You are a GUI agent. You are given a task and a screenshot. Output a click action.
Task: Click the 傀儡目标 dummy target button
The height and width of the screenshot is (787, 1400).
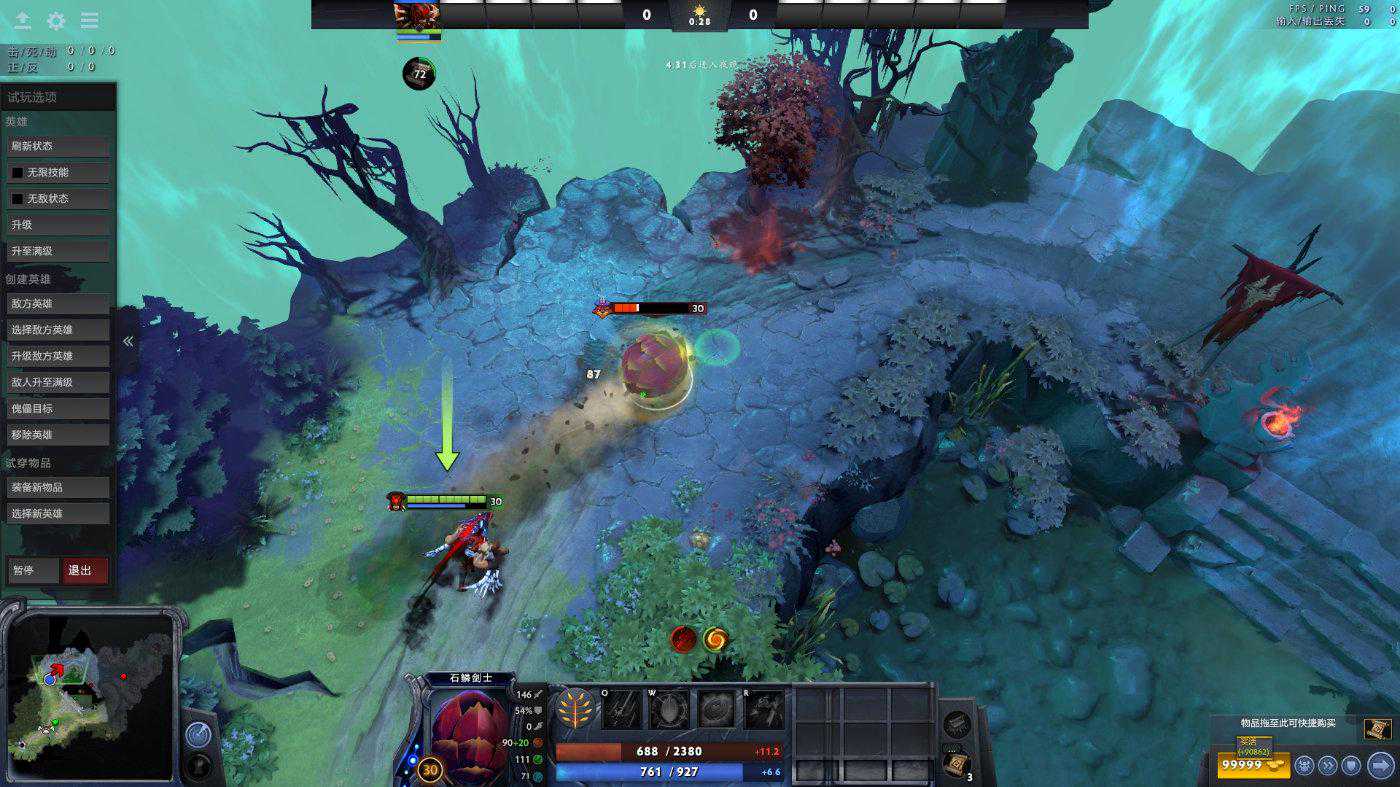59,408
